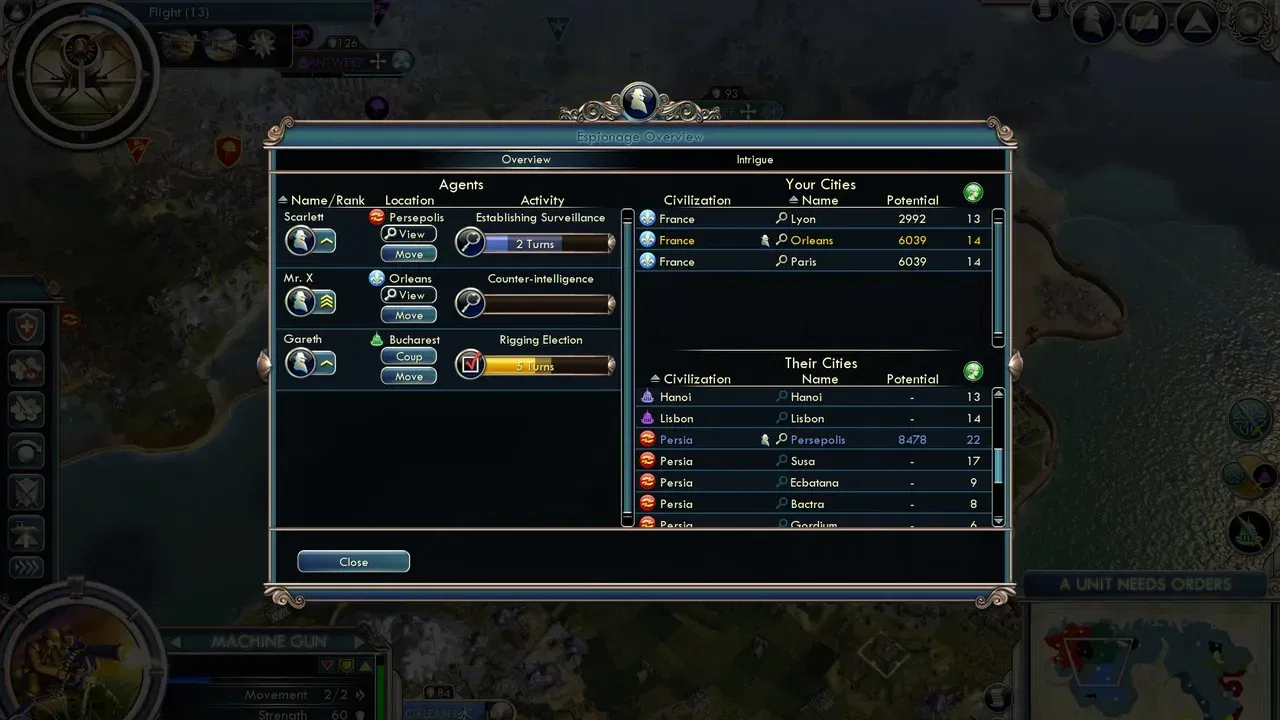Select the Lyon row in Your Cities

812,219
